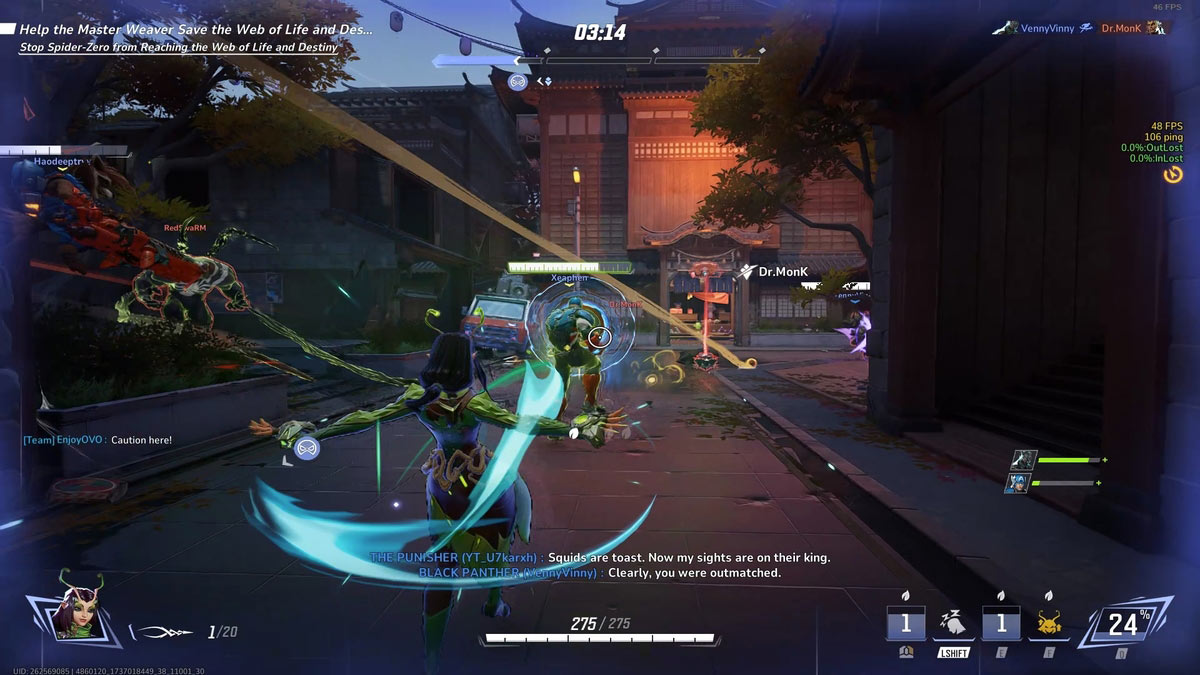Select the Black Panther teammate portrait
Viewport: 1200px width, 675px height.
1021,459
